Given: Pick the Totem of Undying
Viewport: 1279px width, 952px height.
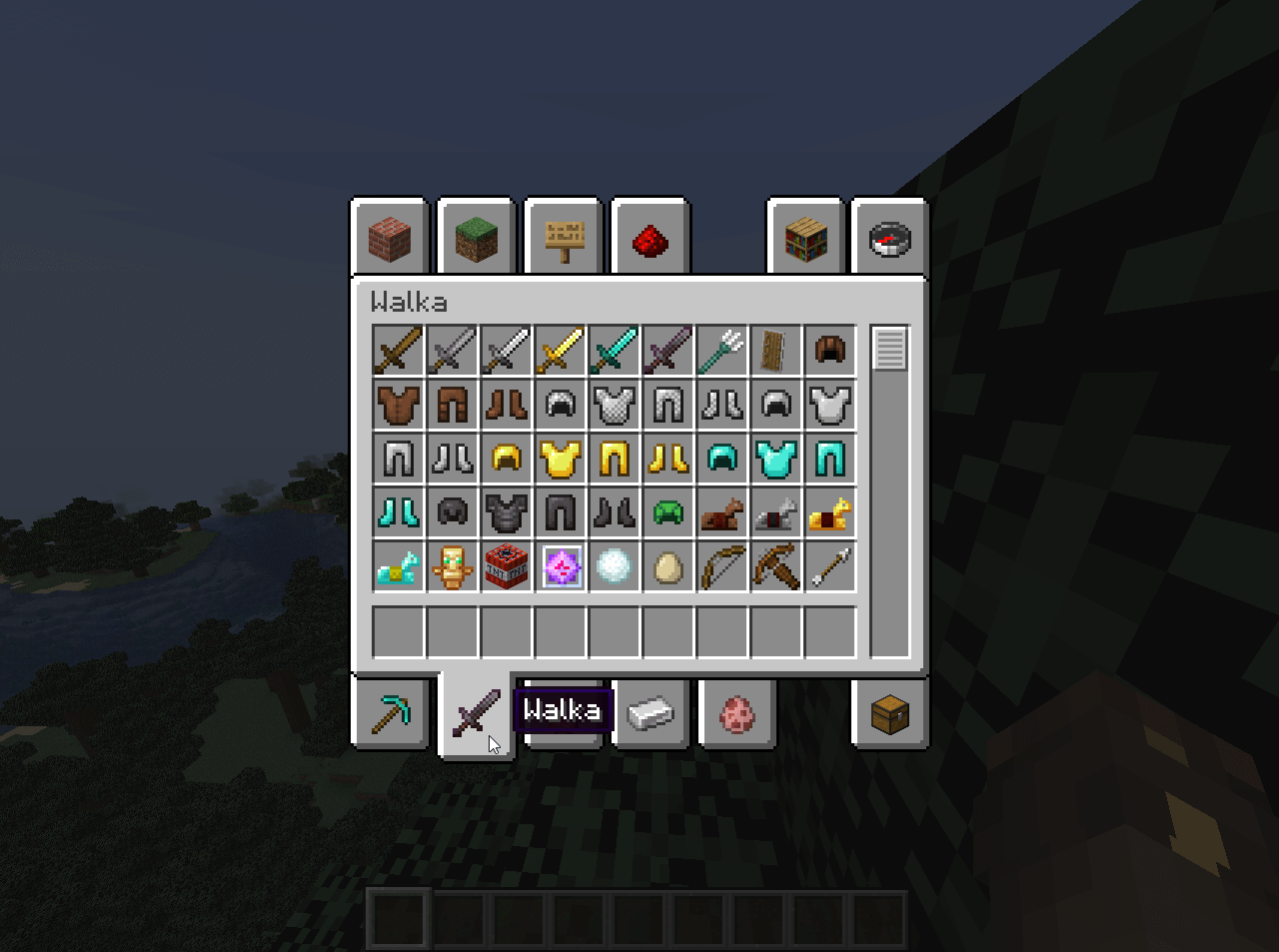Looking at the screenshot, I should click(x=453, y=566).
